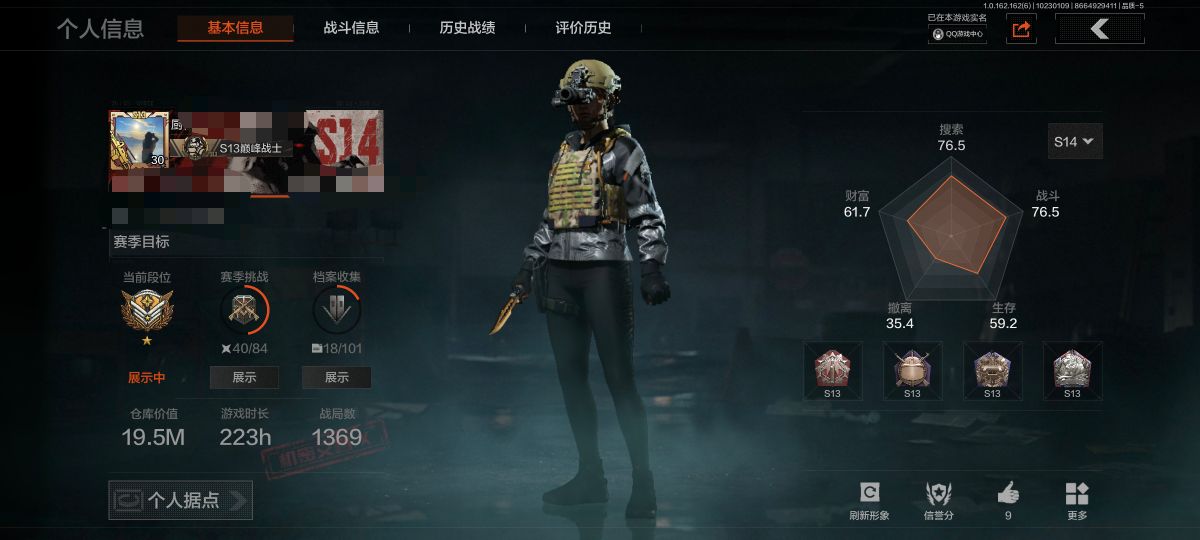Click the 当前段位 rank emblem
The width and height of the screenshot is (1200, 540).
click(x=147, y=311)
